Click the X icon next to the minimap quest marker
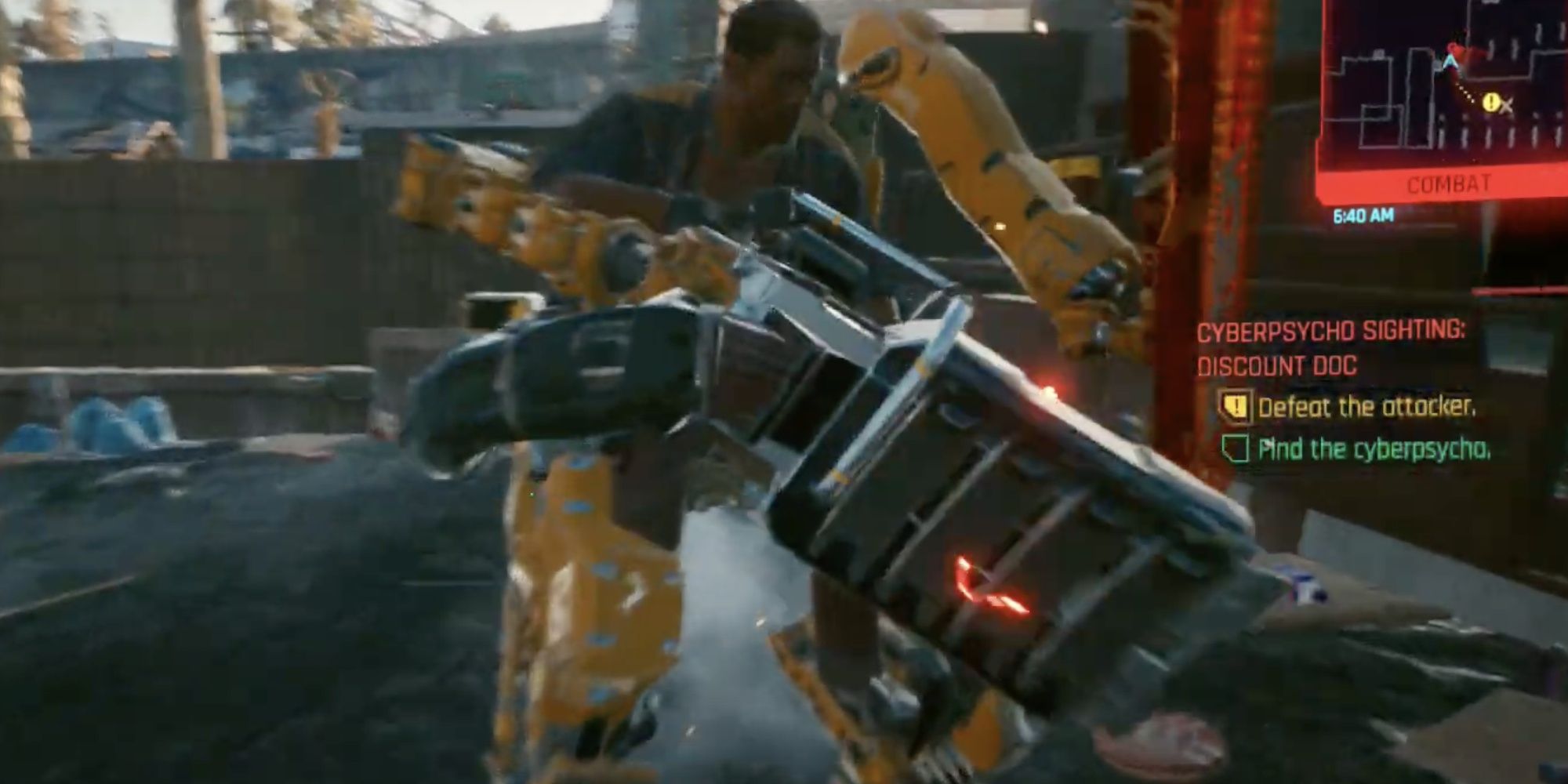 (x=1506, y=107)
